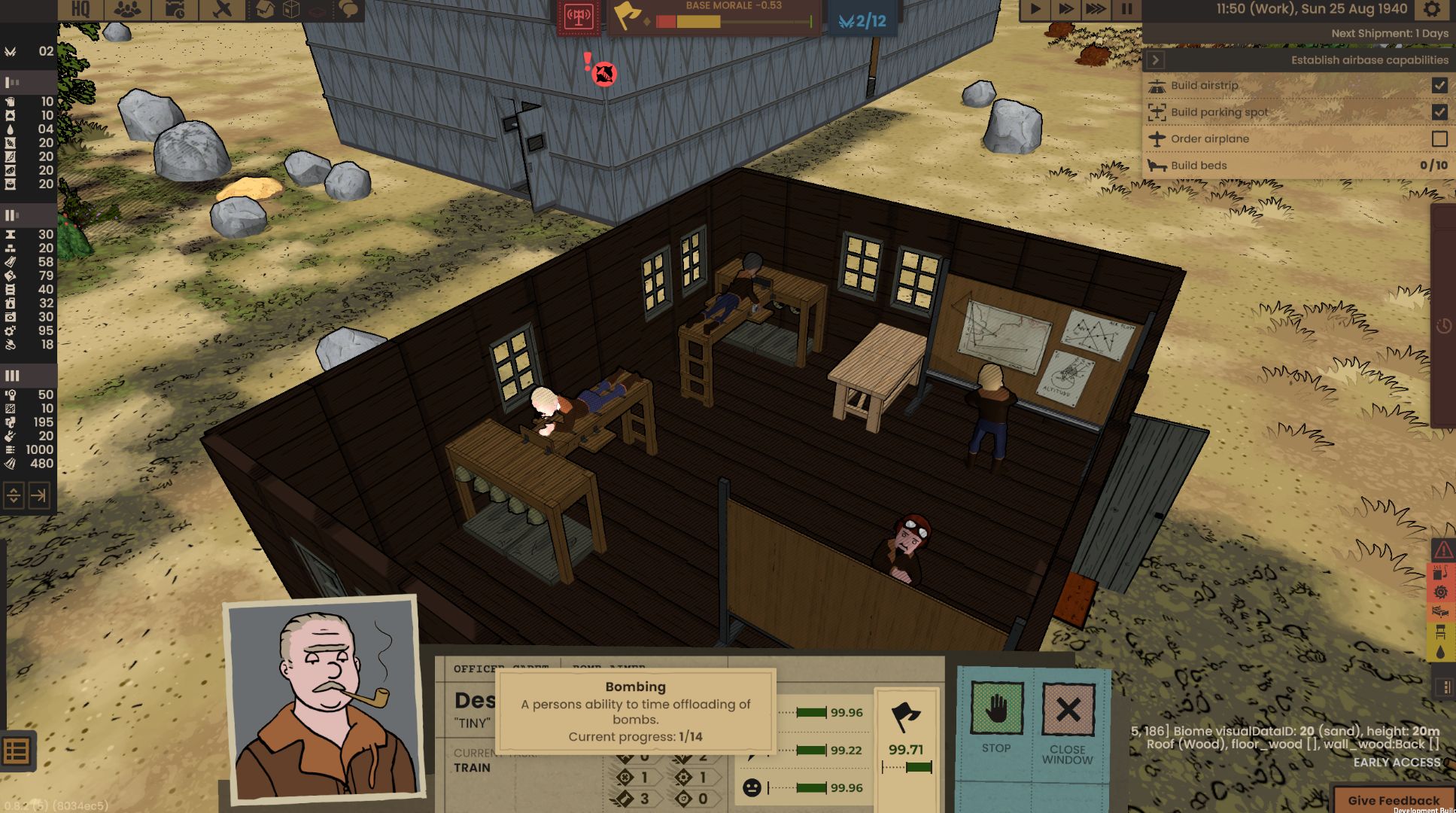Set game speed to double fast-forward
This screenshot has height=813, width=1456.
coord(1065,10)
